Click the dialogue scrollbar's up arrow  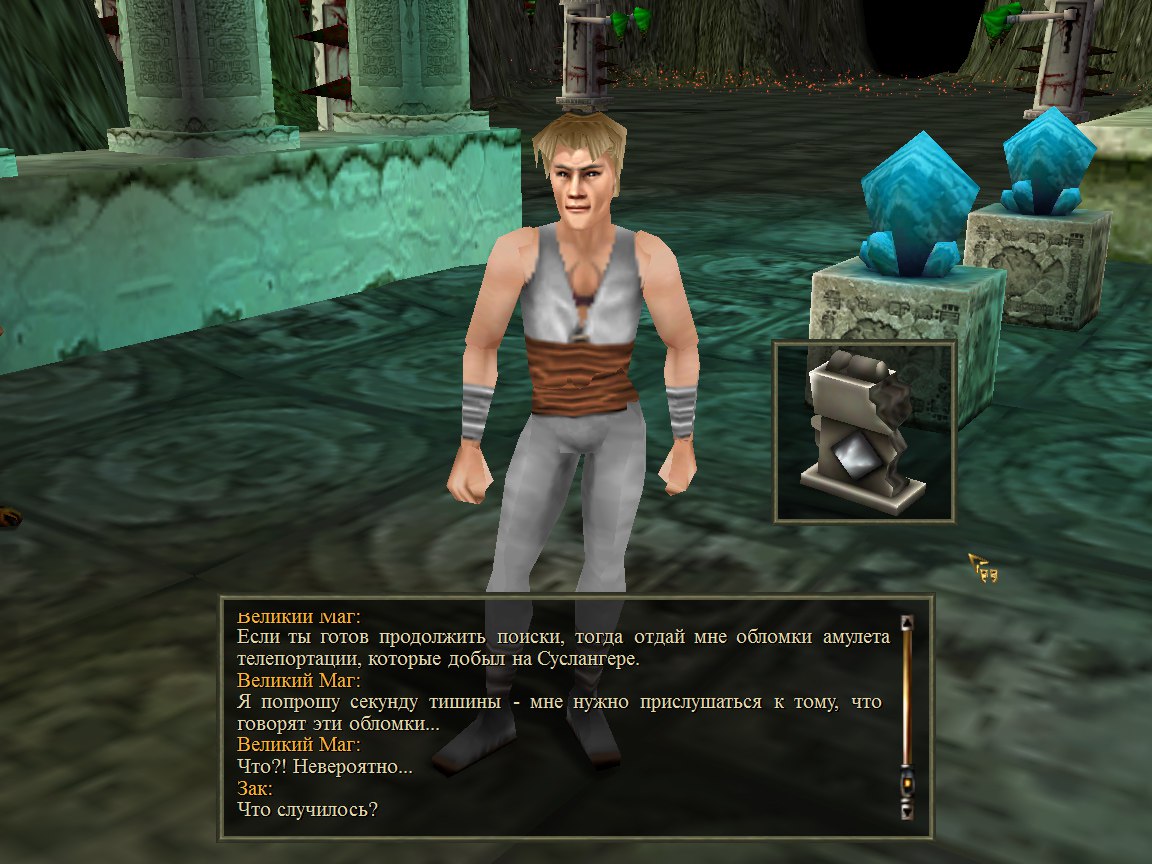point(907,623)
